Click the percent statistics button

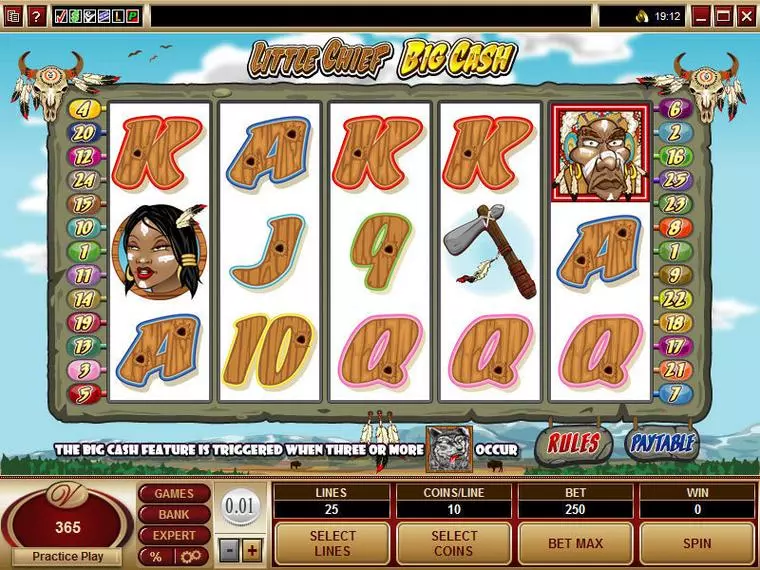(x=156, y=556)
